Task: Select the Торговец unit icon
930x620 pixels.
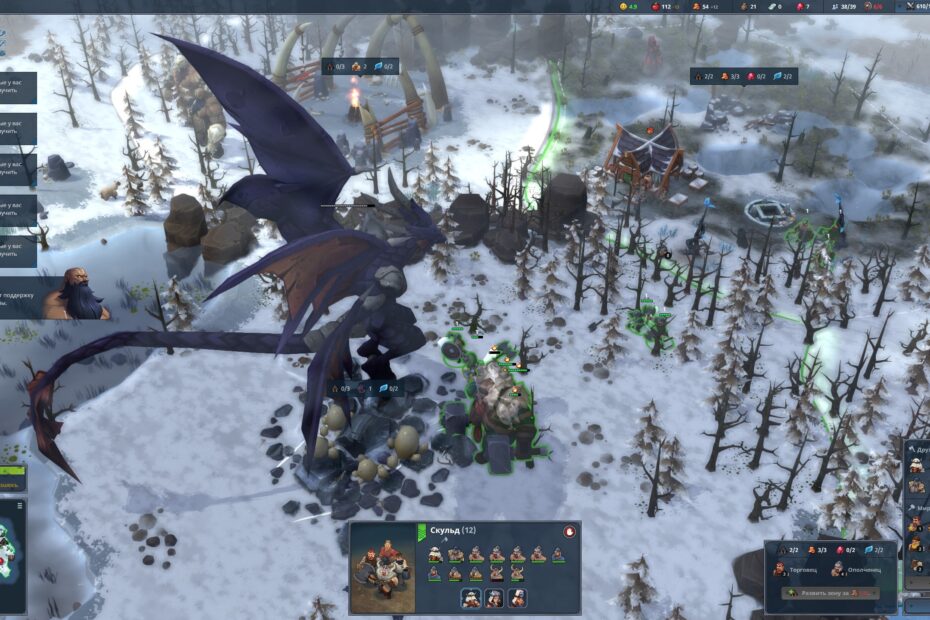Action: (780, 570)
